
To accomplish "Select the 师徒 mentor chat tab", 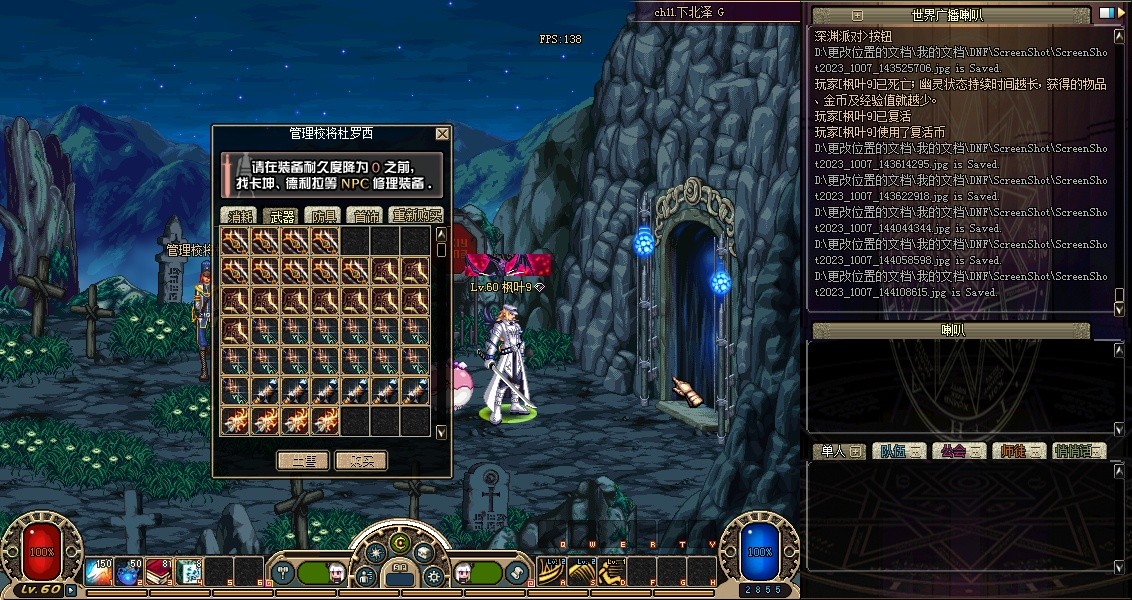I will 1018,451.
